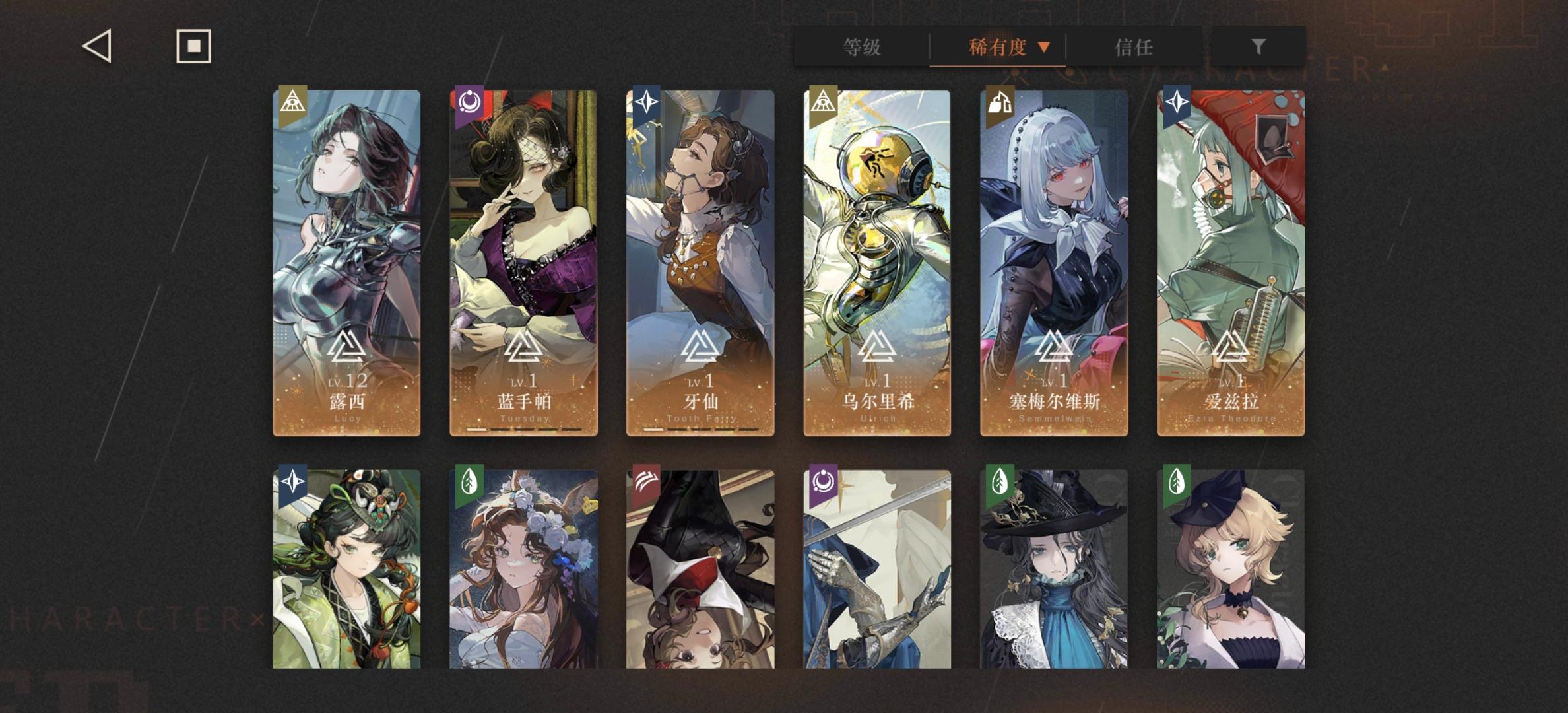
Task: Select the purple Spirit badge on Tuesday's card
Action: (469, 102)
